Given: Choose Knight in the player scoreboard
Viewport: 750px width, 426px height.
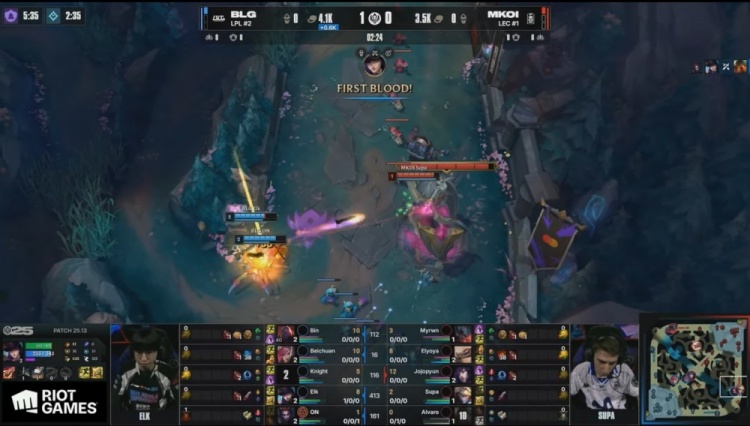Looking at the screenshot, I should coord(320,373).
